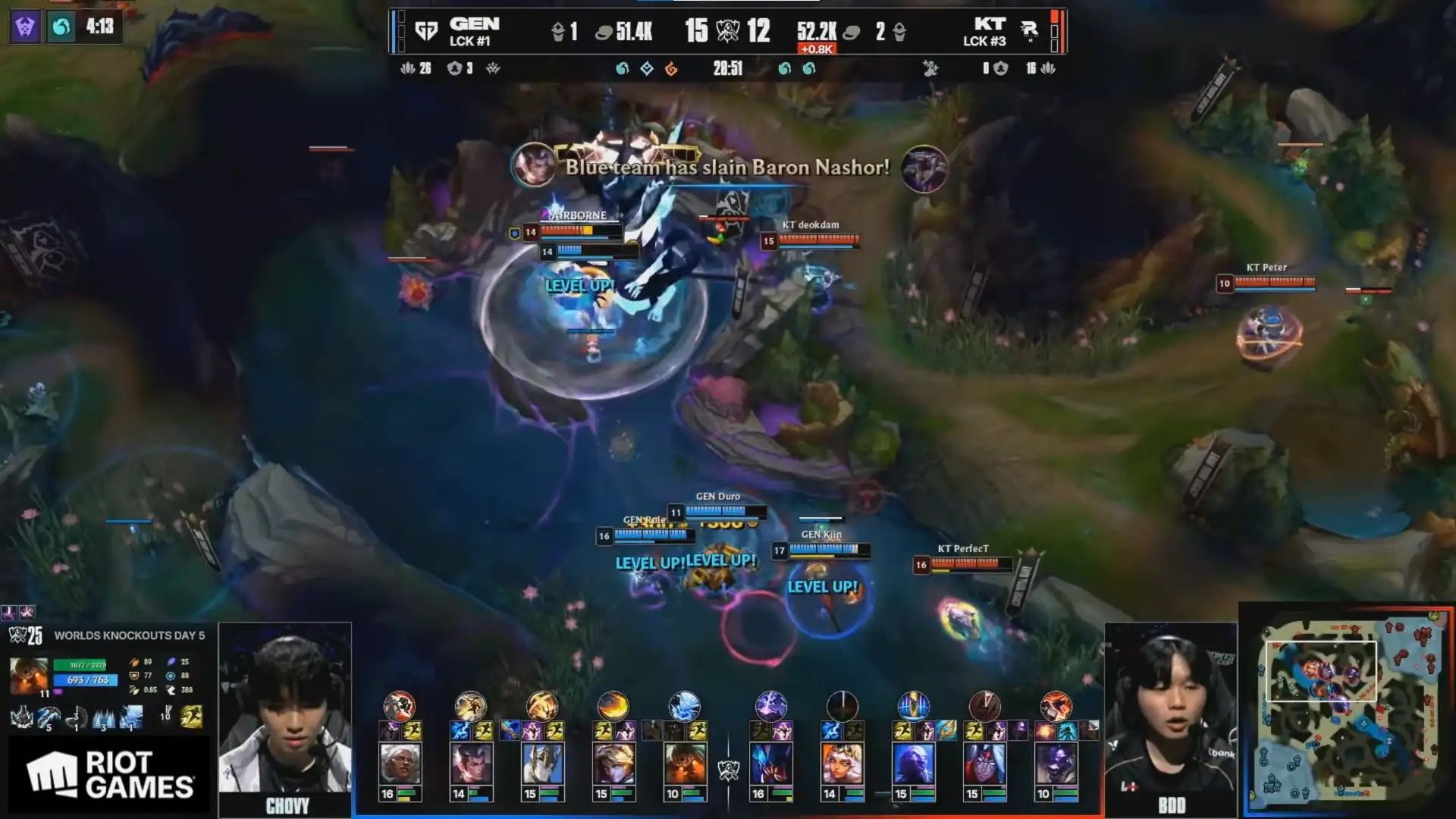This screenshot has height=819, width=1456.
Task: Click the golden arc ultimate icon above Ezreal
Action: tap(613, 706)
